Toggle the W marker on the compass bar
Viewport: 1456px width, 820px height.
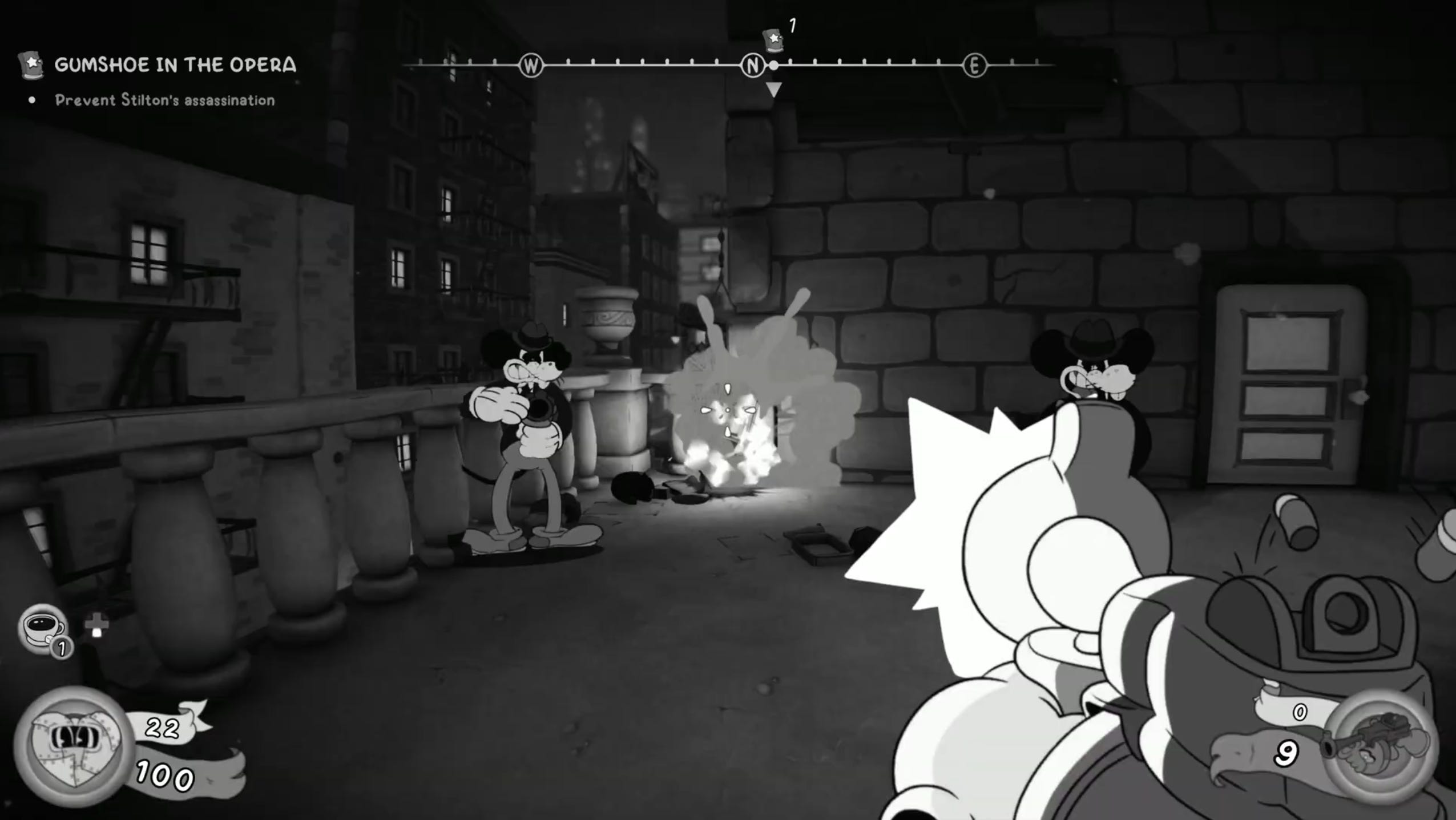click(x=531, y=65)
